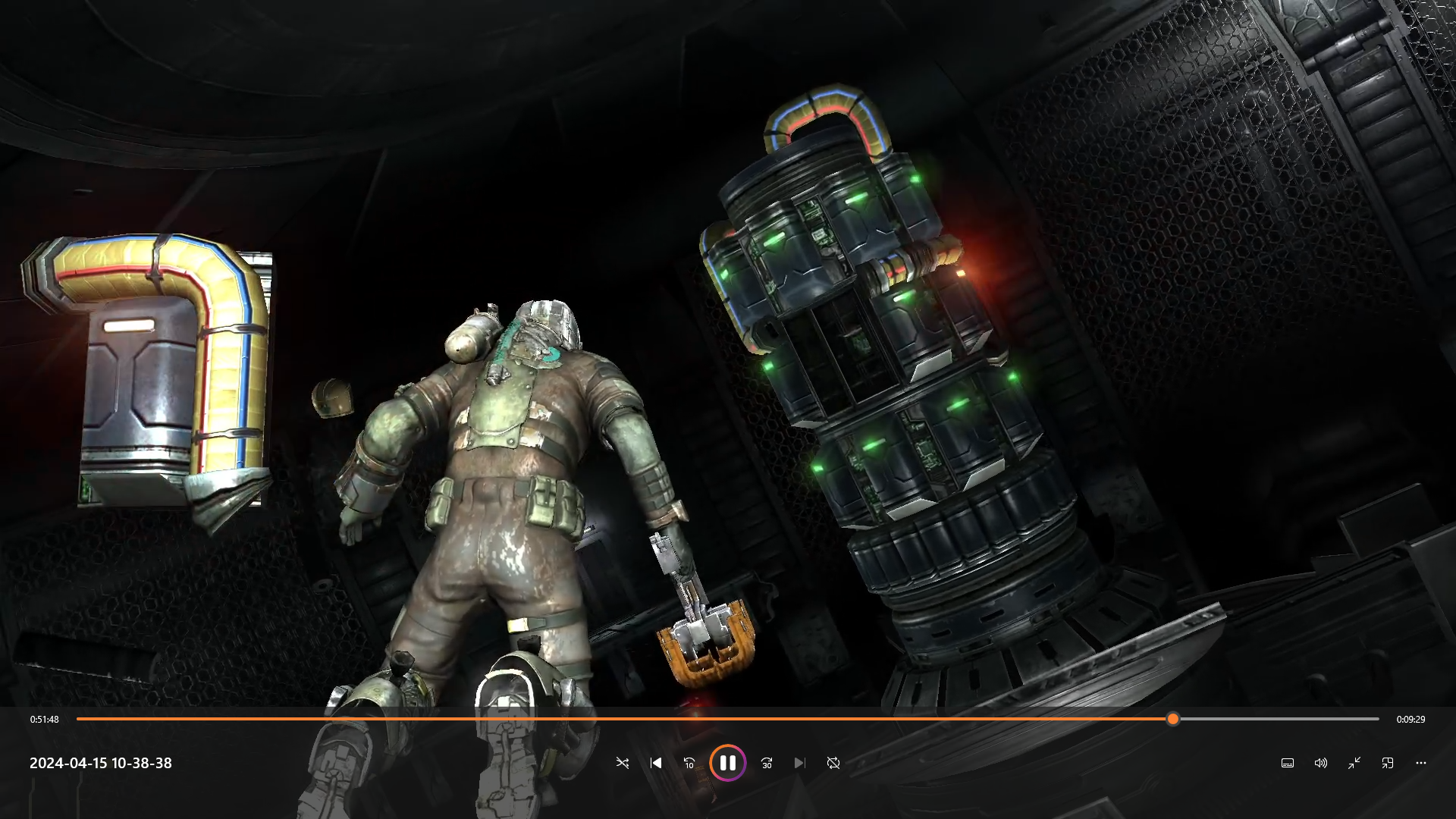Screen dimensions: 1456x819
Task: Rewind the video 10 seconds
Action: click(x=689, y=763)
